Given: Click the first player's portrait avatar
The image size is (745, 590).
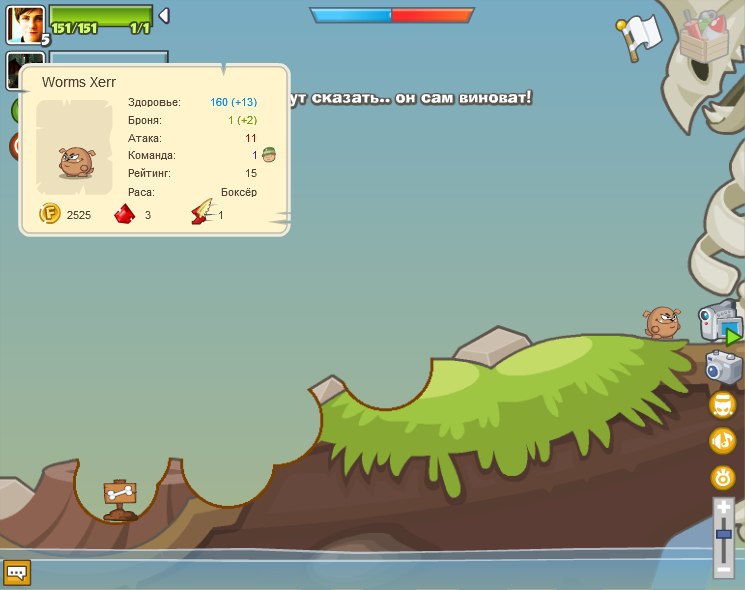Looking at the screenshot, I should pos(23,22).
